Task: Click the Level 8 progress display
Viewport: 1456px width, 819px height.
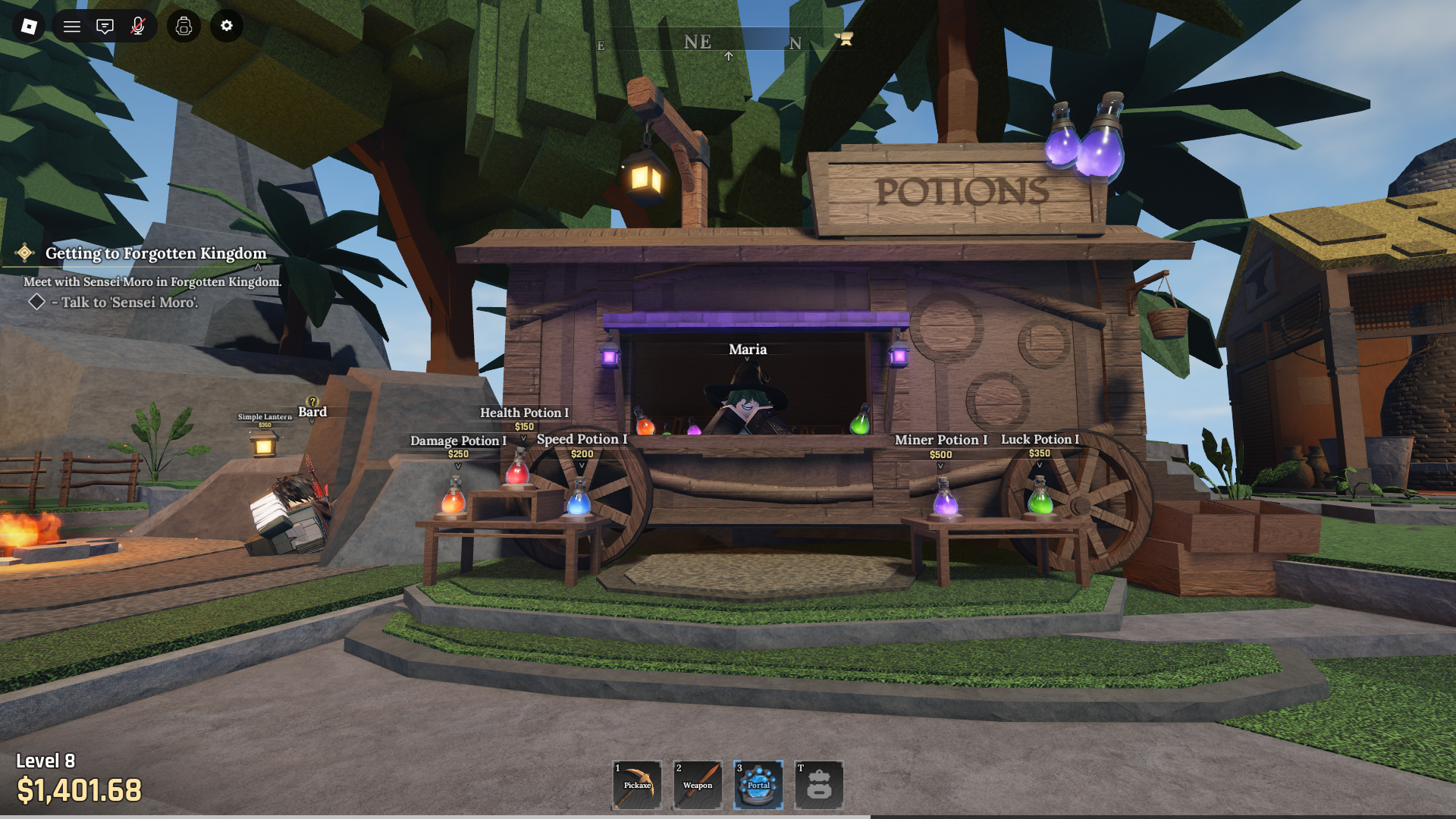Action: click(45, 761)
